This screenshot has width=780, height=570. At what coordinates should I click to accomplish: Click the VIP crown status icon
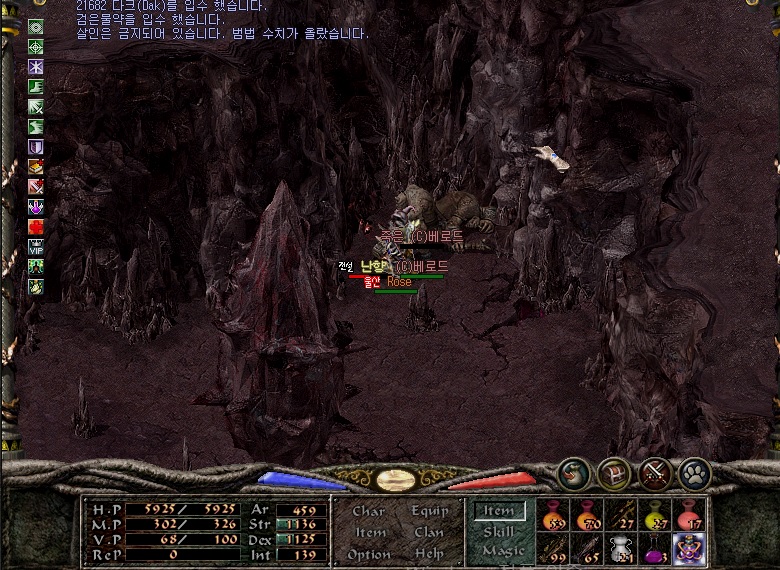(x=36, y=246)
